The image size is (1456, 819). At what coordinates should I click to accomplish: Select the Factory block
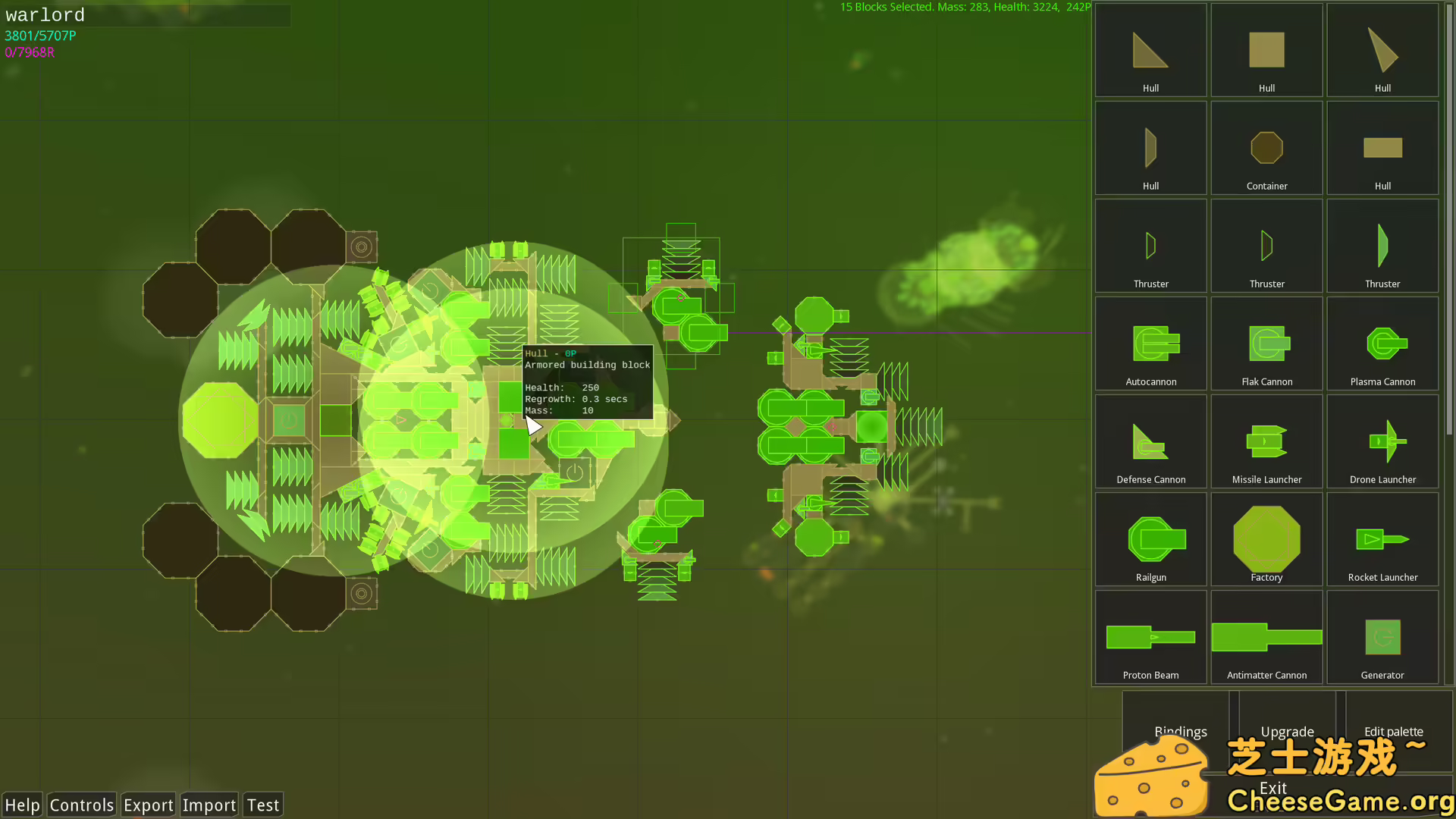[x=1266, y=538]
